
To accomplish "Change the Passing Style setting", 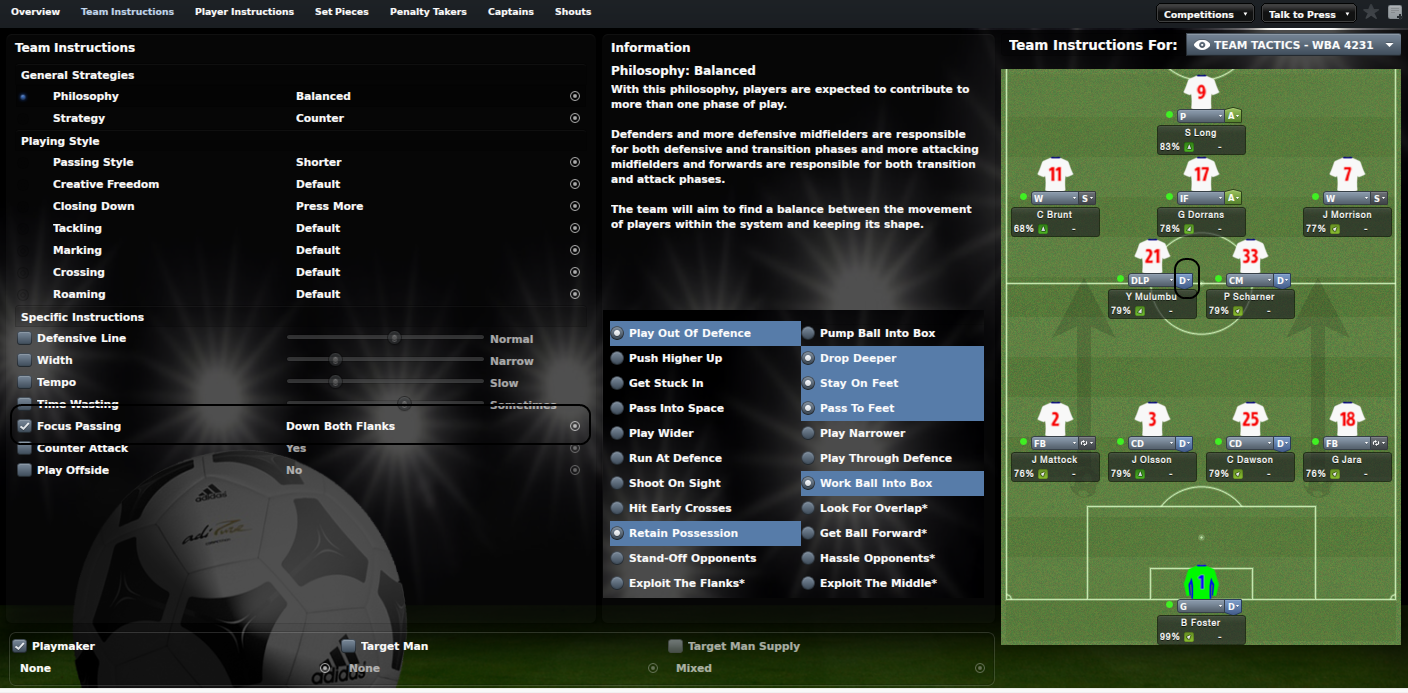I will click(575, 162).
